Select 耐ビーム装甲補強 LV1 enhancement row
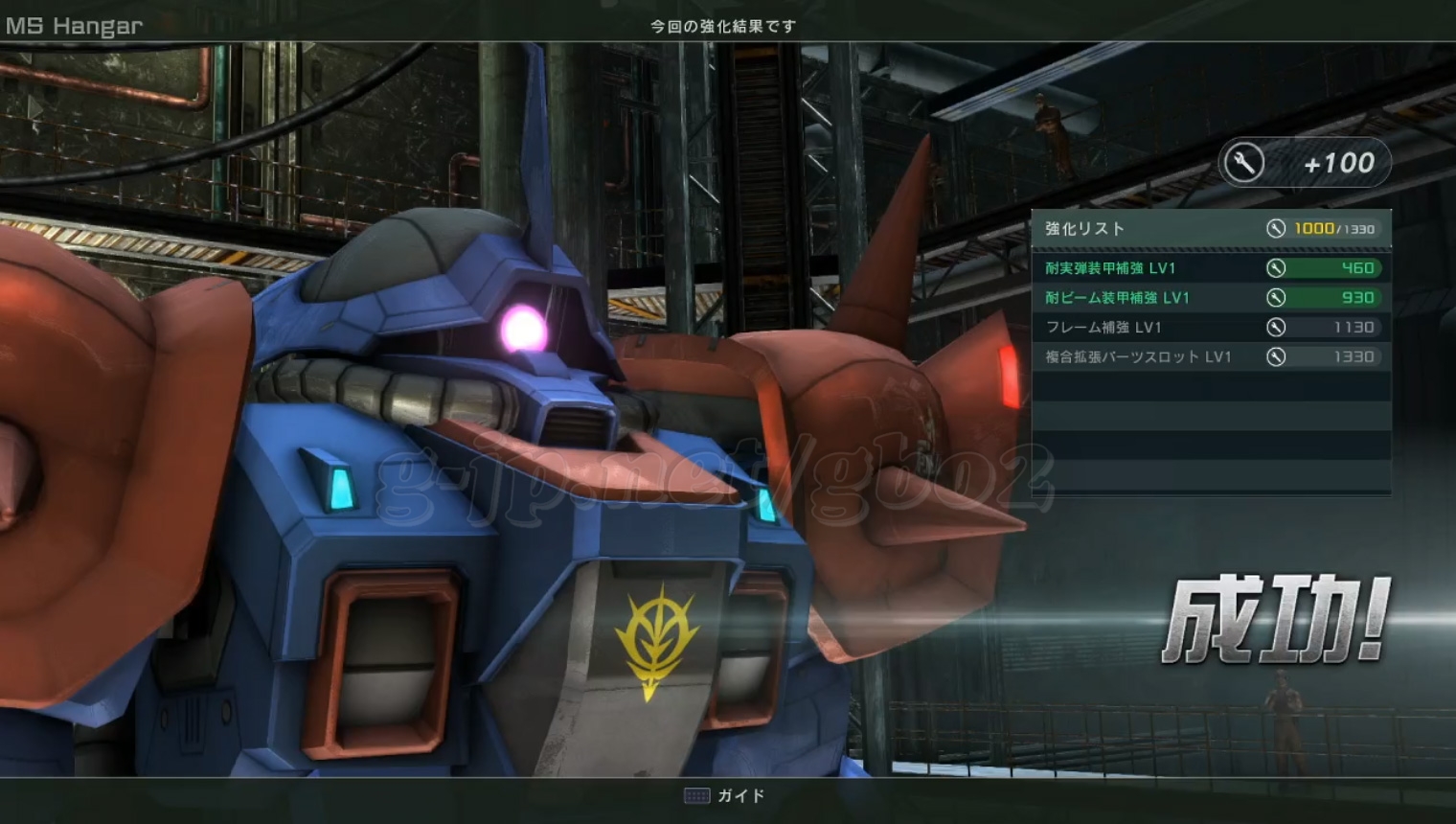Viewport: 1456px width, 824px height. (x=1211, y=298)
